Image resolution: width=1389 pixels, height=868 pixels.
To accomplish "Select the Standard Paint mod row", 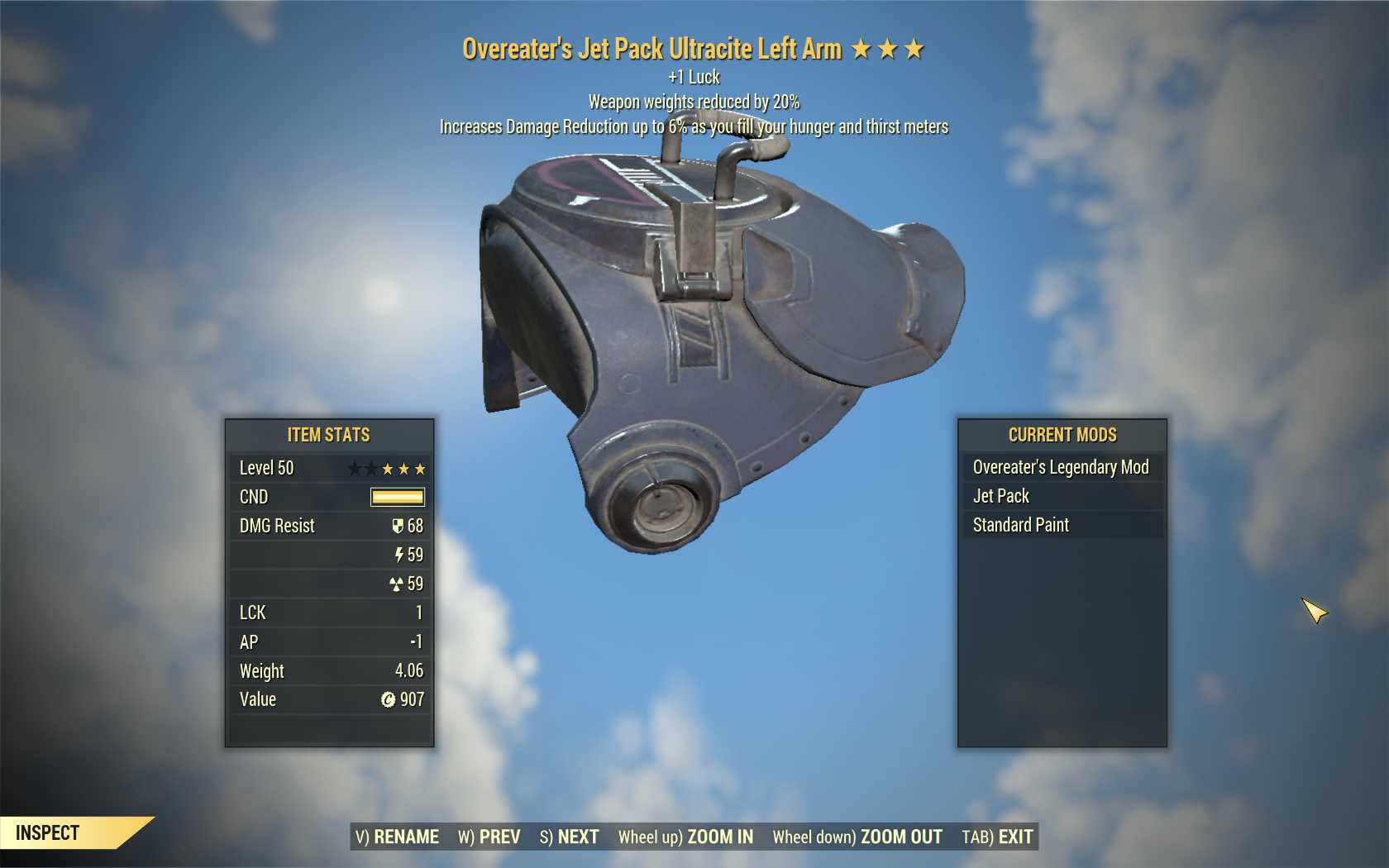I will tap(1061, 525).
